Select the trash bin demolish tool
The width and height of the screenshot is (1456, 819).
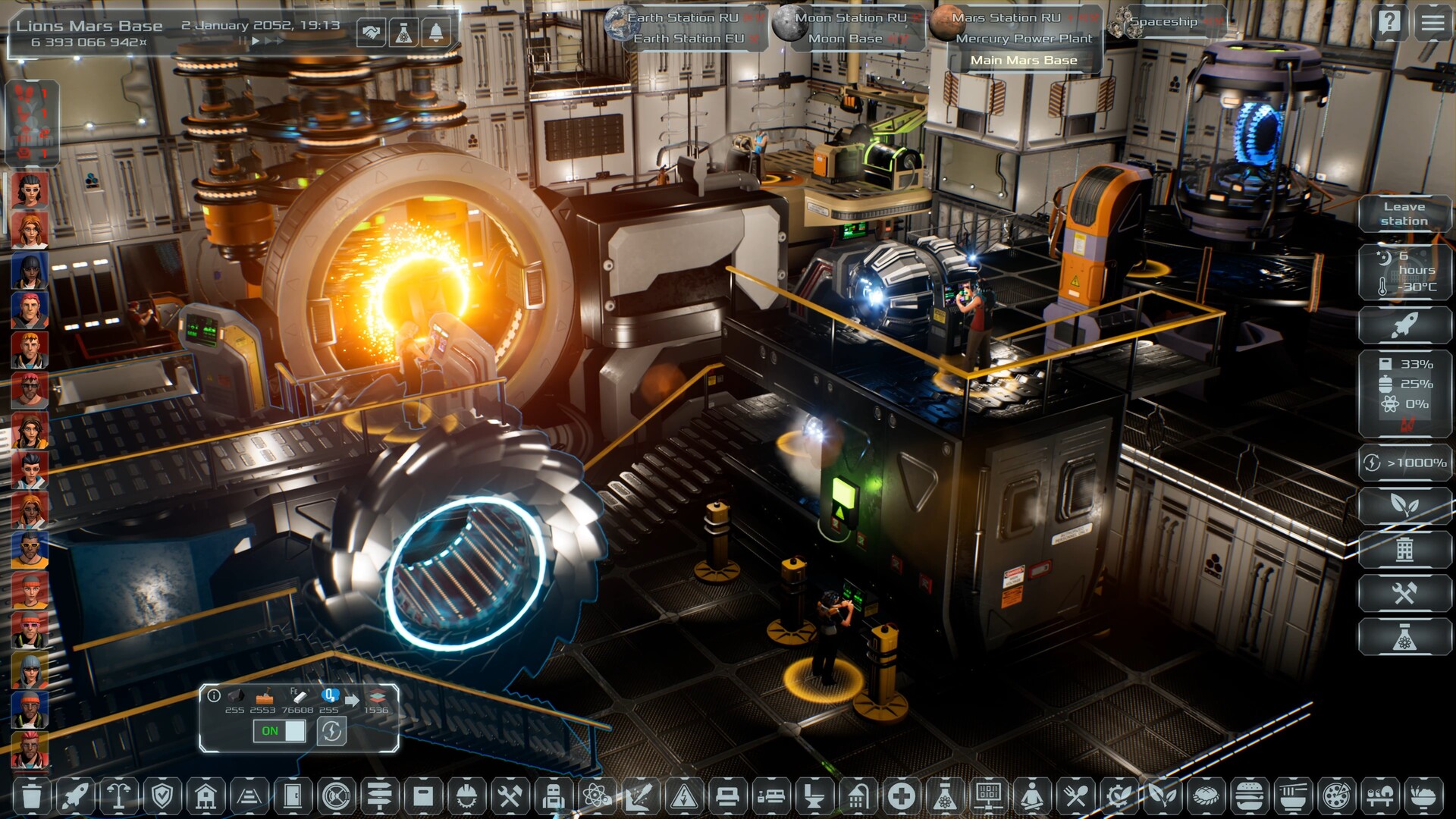coord(32,796)
